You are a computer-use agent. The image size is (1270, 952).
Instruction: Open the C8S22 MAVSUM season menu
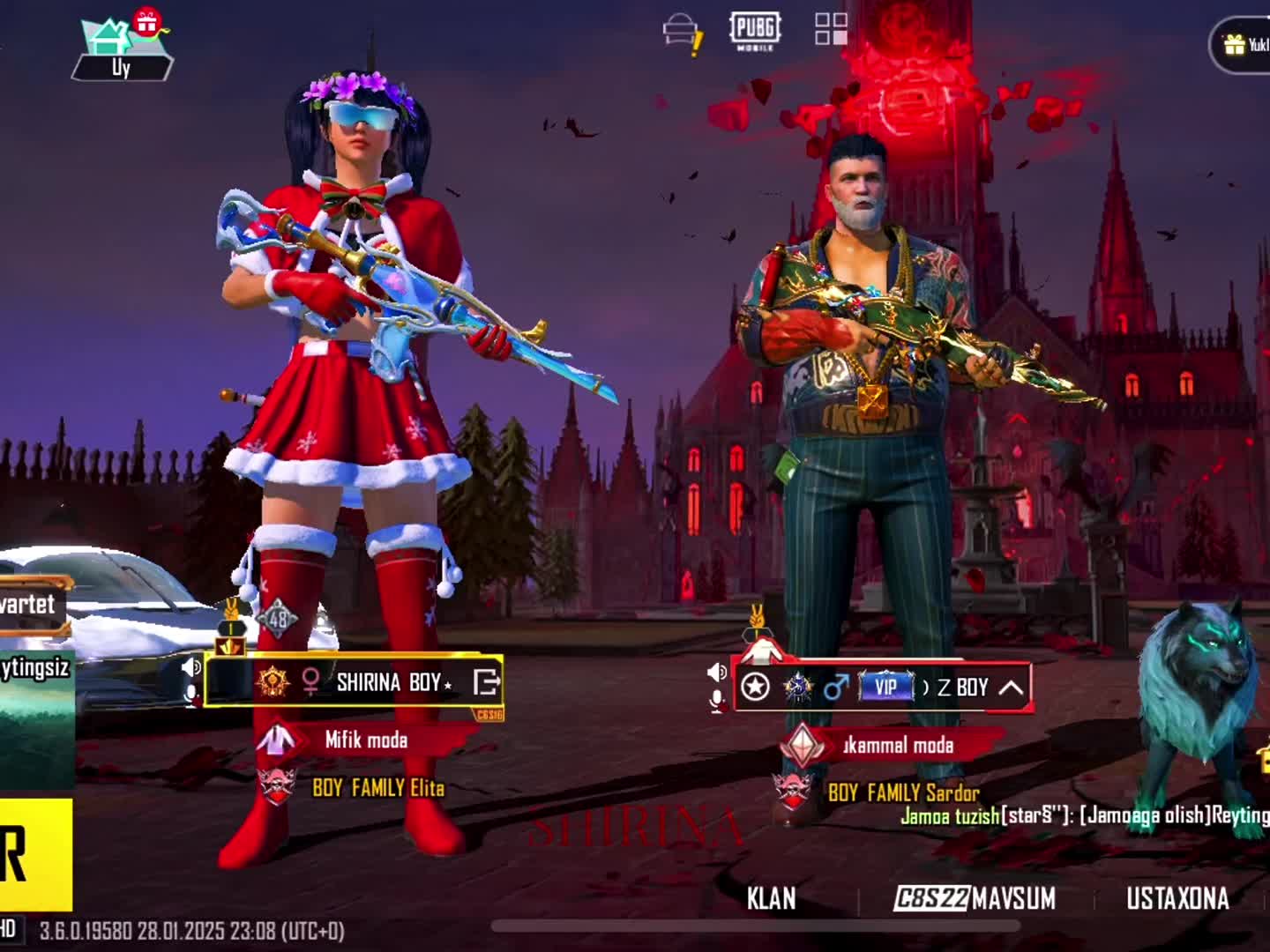[x=975, y=898]
